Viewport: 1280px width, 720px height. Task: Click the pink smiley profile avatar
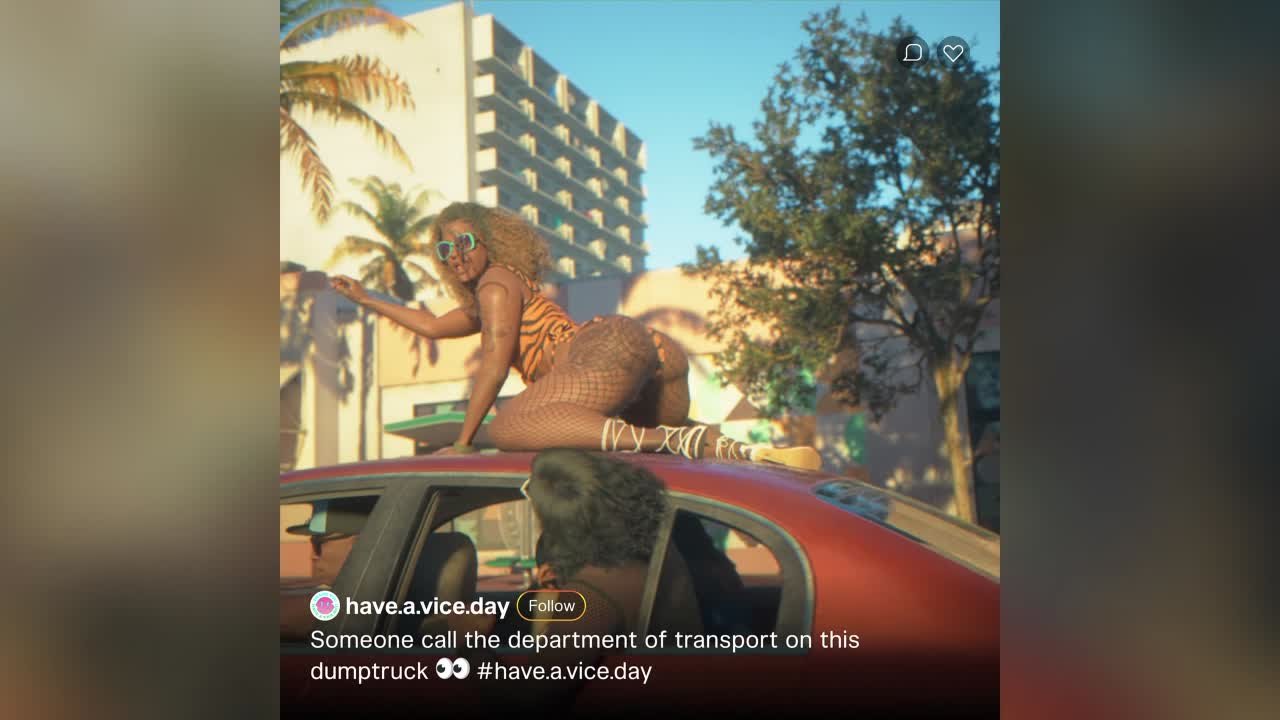325,606
